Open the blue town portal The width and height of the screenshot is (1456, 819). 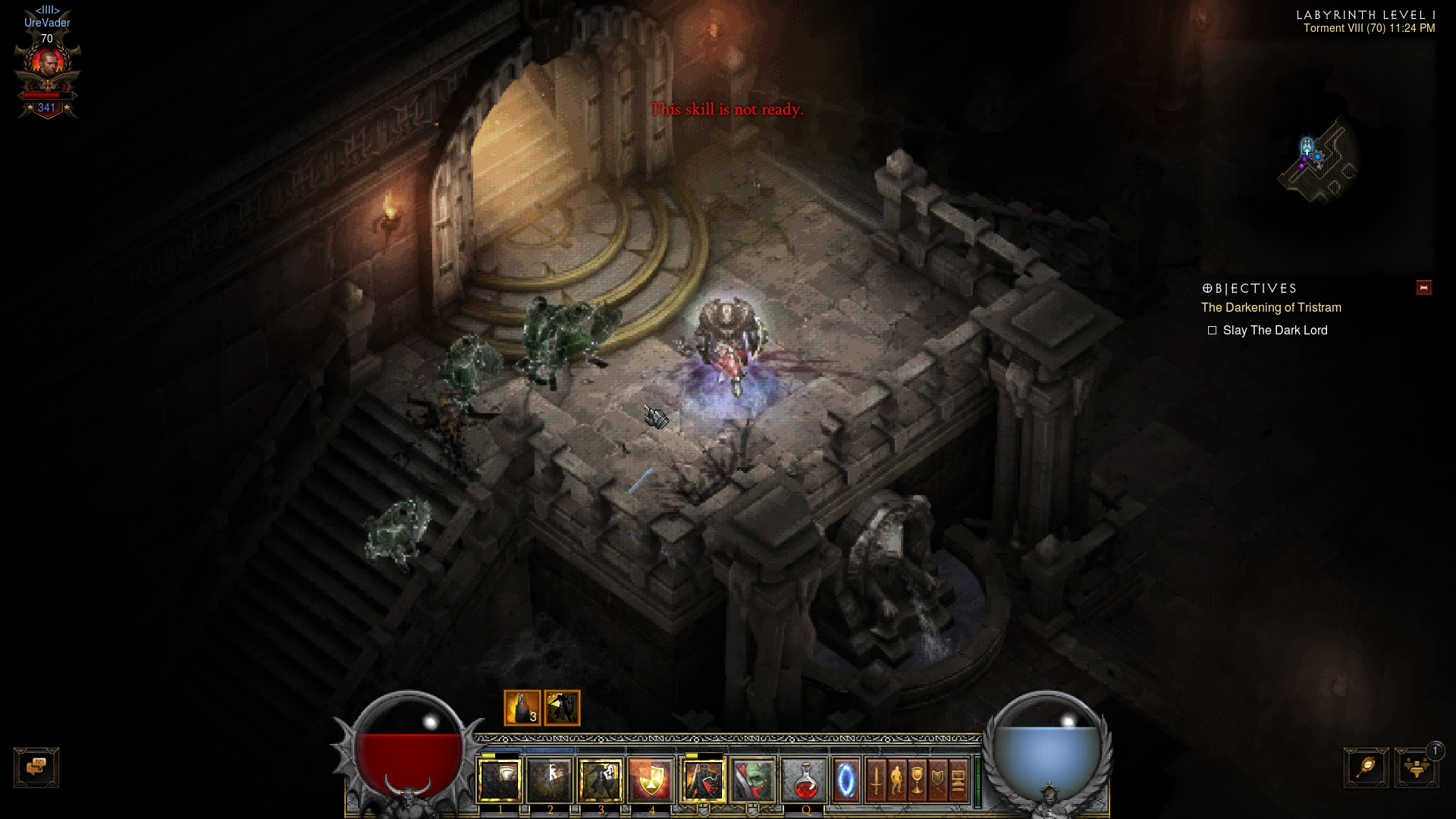point(846,780)
